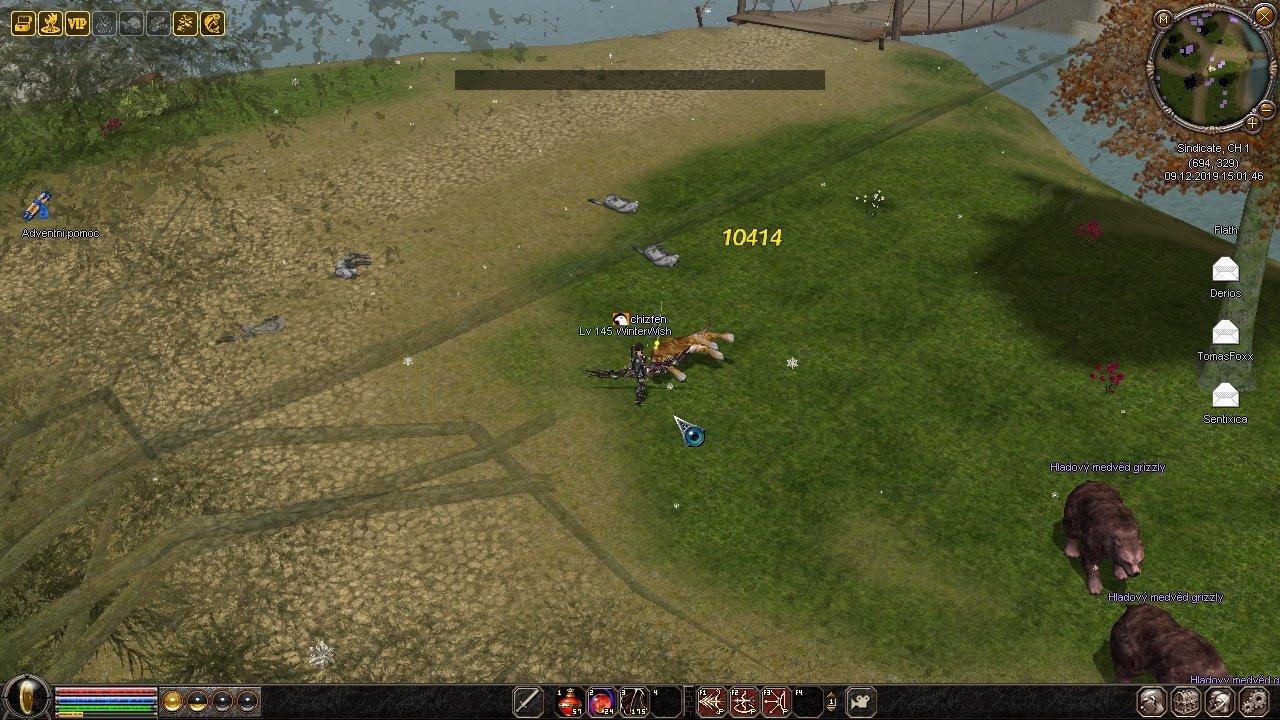Open the golden fish icon
The image size is (1280, 720).
(212, 23)
